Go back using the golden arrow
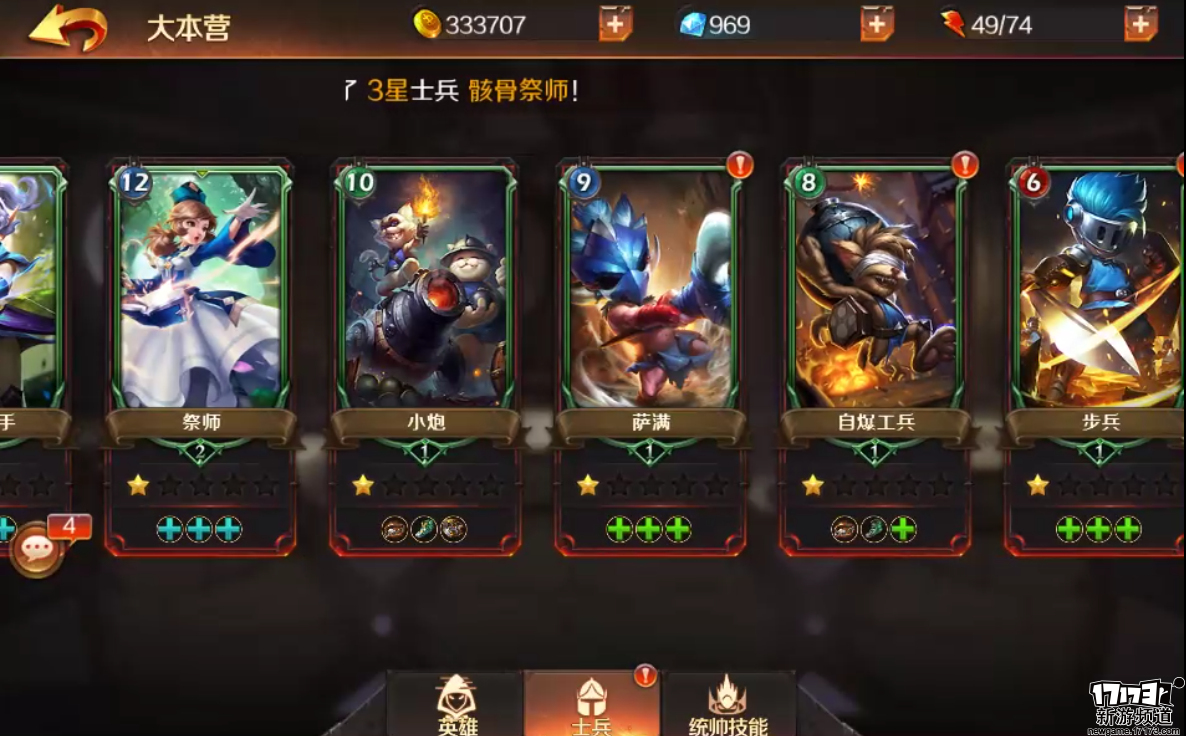 (x=67, y=27)
